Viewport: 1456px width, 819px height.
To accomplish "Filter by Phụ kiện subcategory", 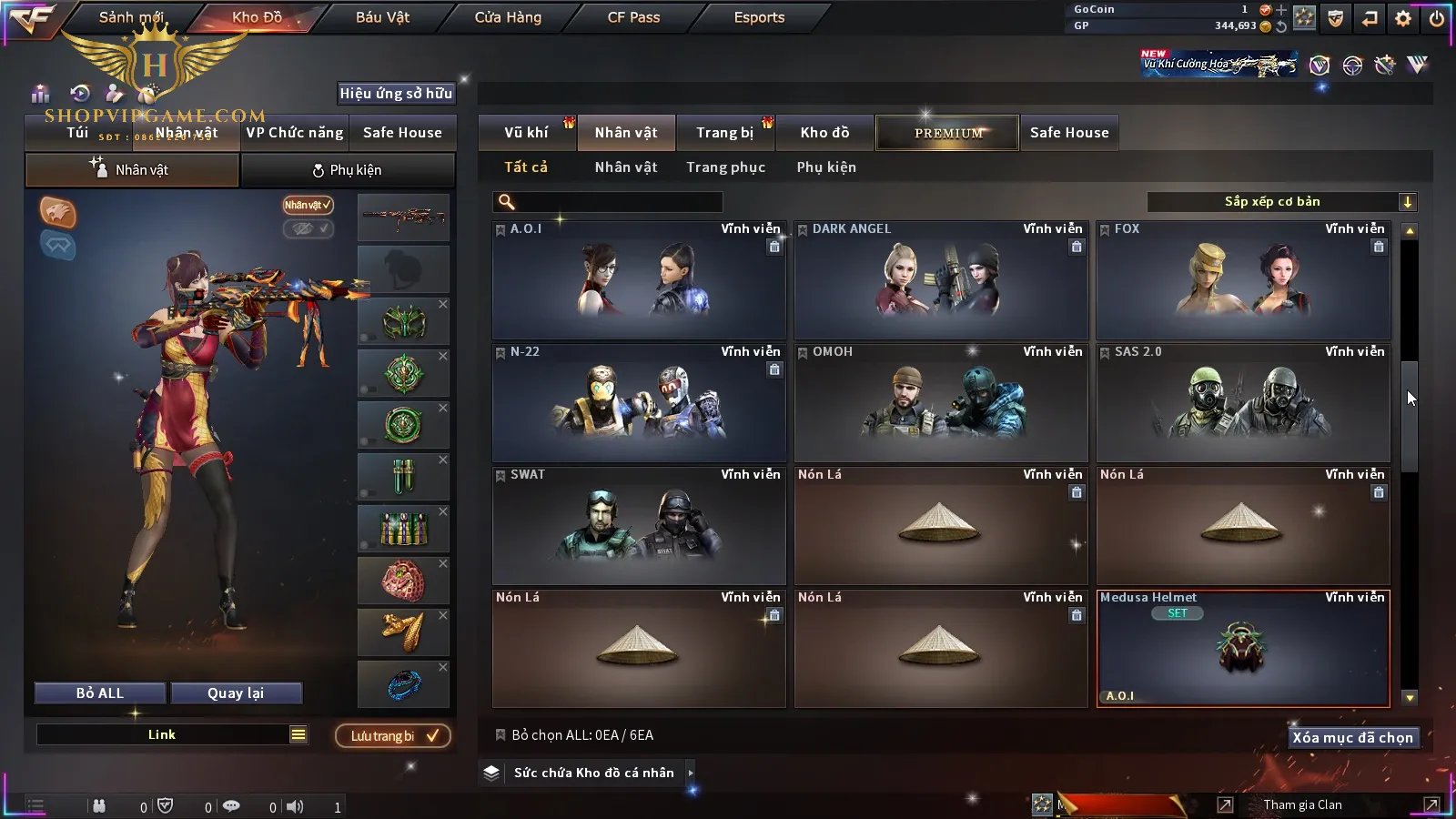I will tap(826, 167).
